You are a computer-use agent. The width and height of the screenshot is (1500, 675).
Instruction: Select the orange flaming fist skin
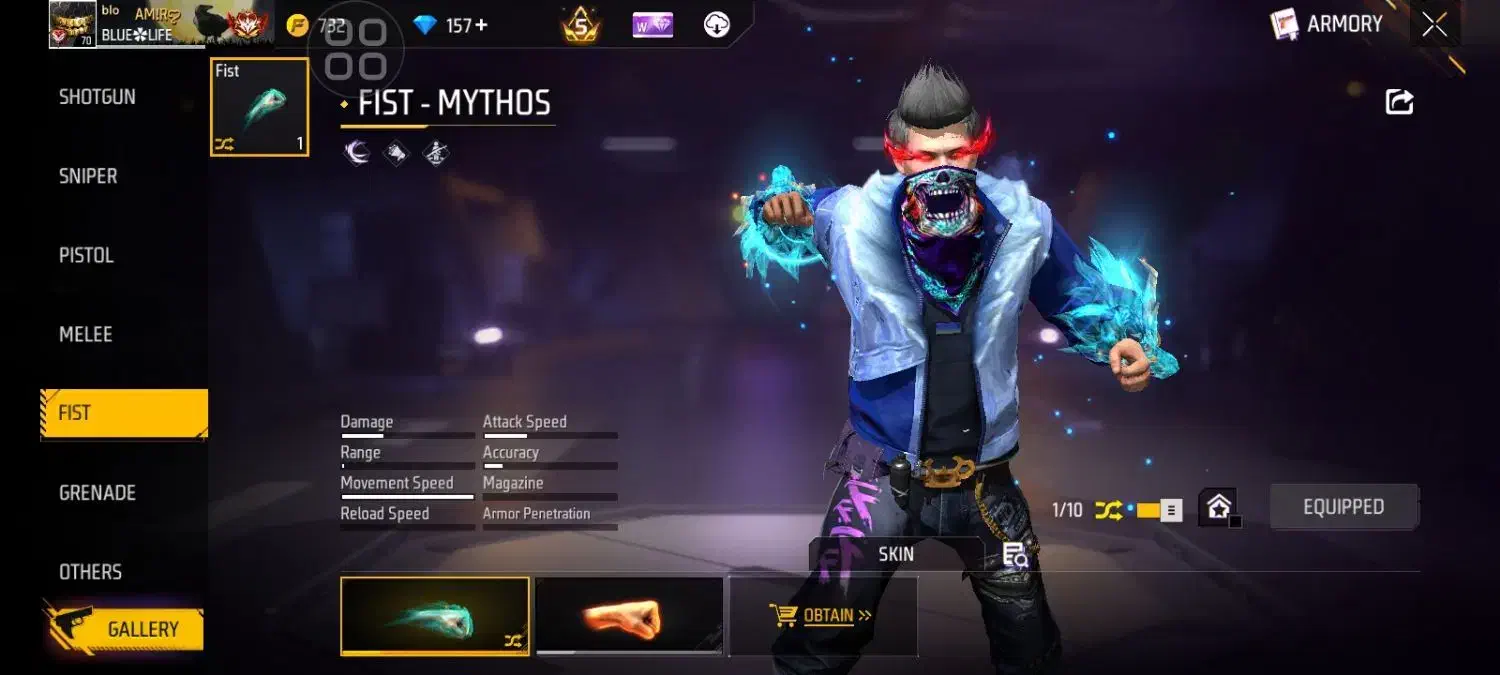pos(629,616)
